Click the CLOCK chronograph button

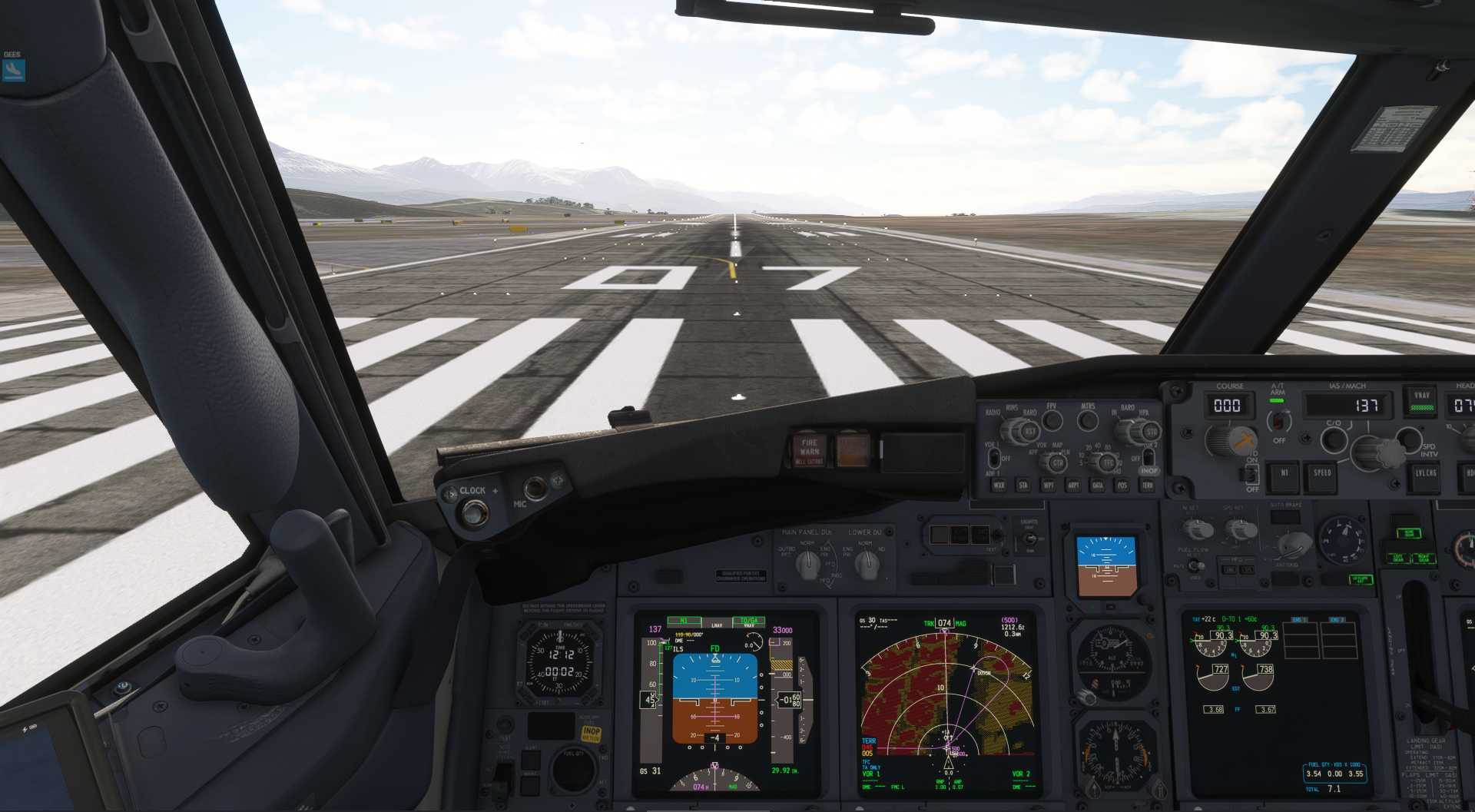pyautogui.click(x=474, y=511)
